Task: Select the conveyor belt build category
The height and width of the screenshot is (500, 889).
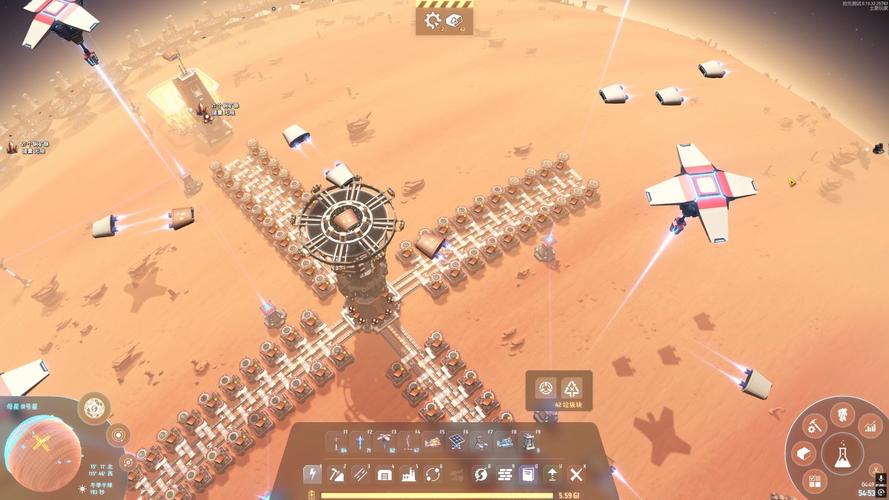Action: tap(360, 473)
